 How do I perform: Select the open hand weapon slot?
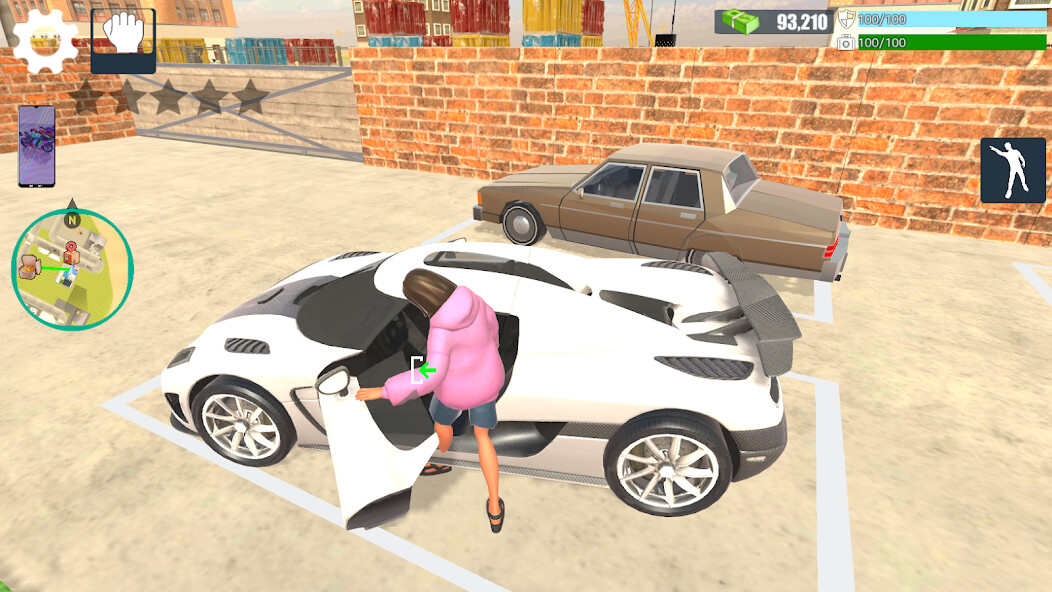click(123, 41)
